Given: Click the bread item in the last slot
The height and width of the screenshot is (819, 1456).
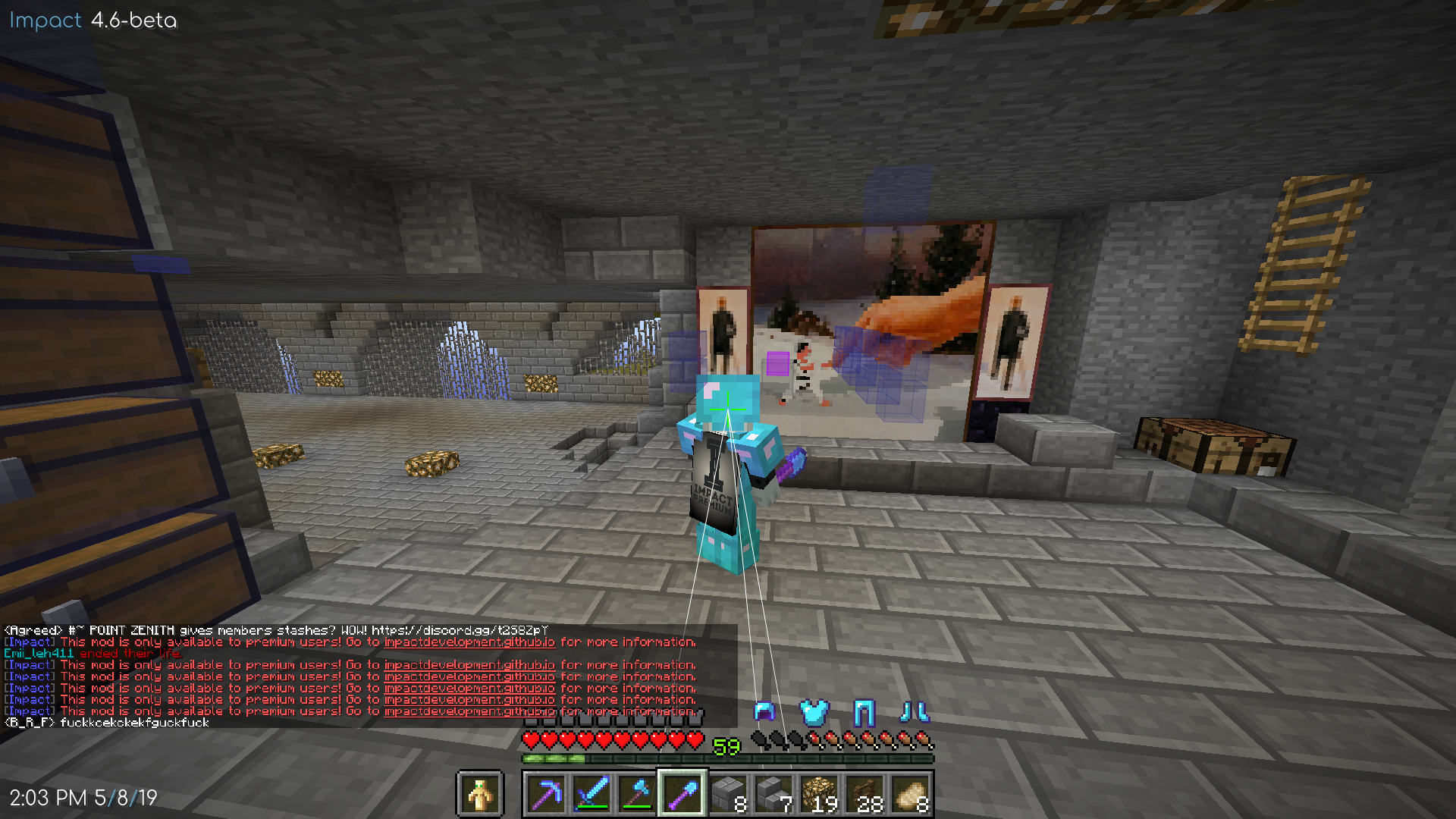Looking at the screenshot, I should point(908,795).
